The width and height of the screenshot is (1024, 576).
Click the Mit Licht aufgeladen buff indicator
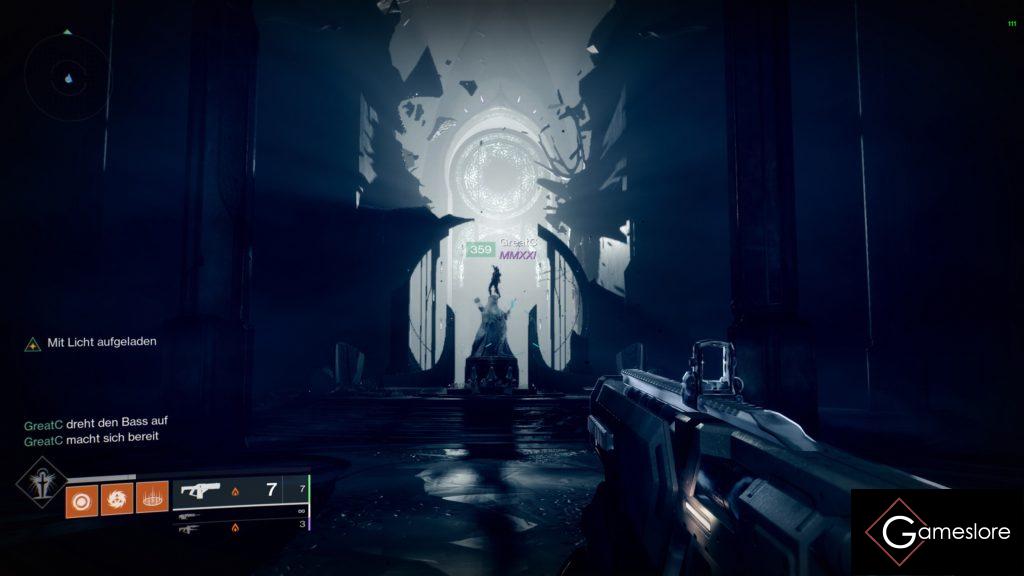click(x=91, y=342)
